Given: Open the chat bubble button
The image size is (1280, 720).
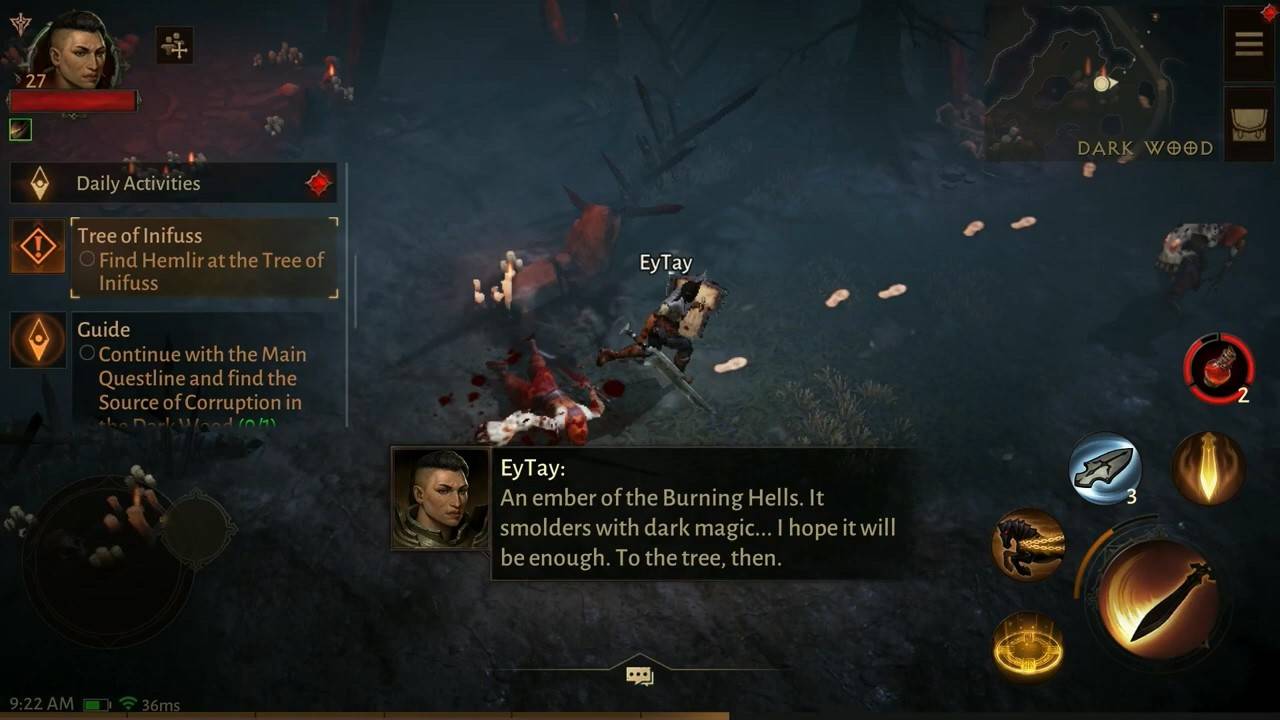Looking at the screenshot, I should coord(639,676).
